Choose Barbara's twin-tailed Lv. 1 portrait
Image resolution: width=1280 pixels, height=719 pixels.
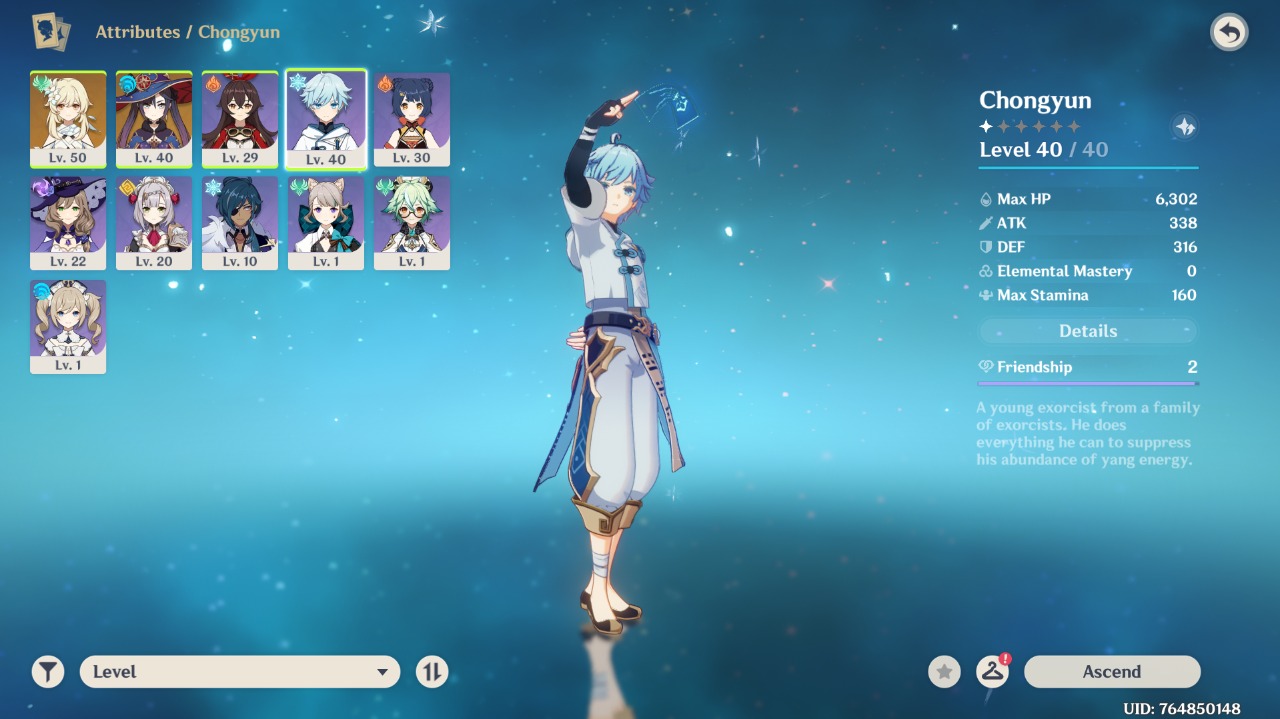click(x=68, y=327)
